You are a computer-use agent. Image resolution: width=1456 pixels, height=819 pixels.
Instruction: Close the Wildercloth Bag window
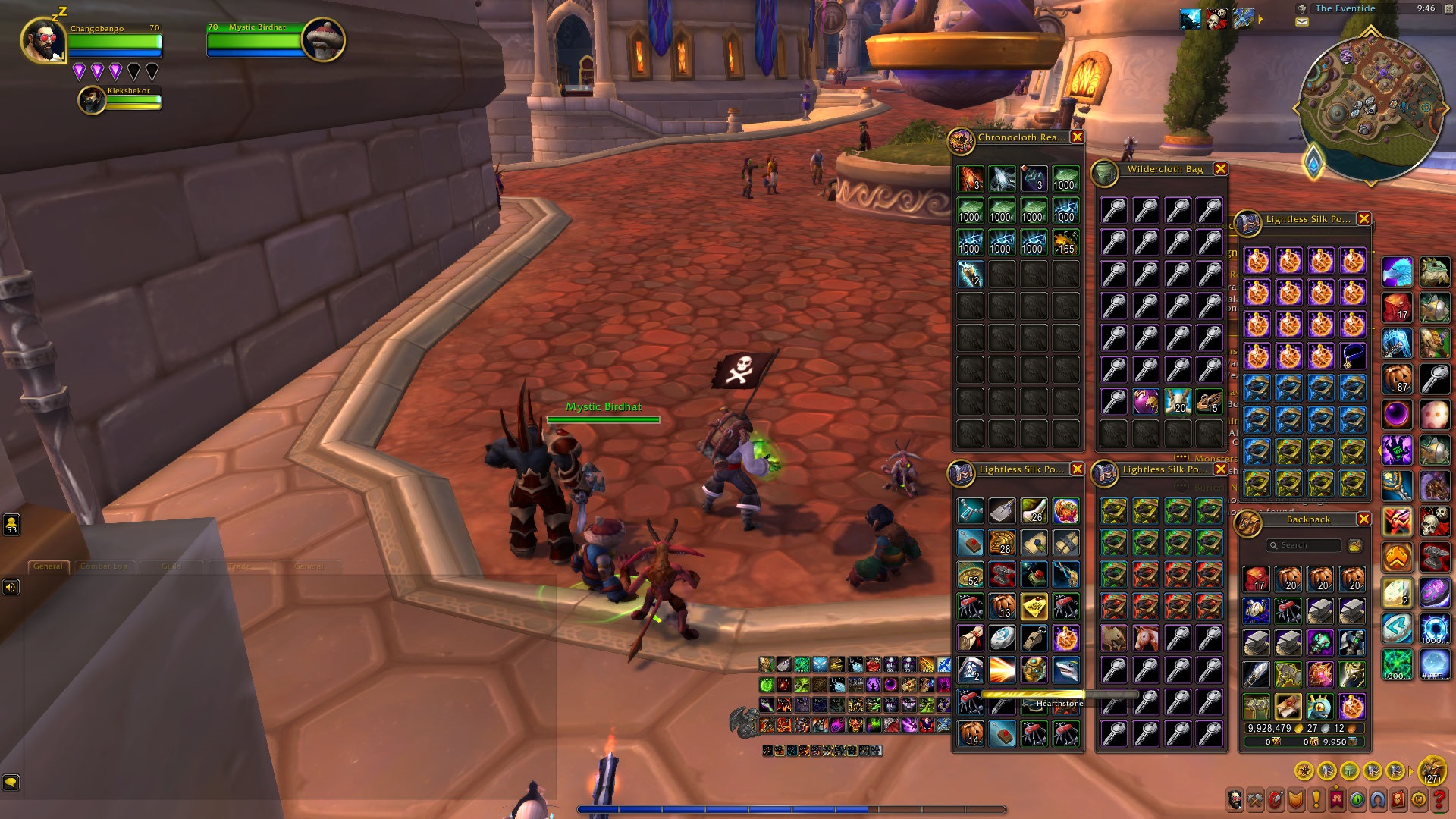coord(1220,169)
